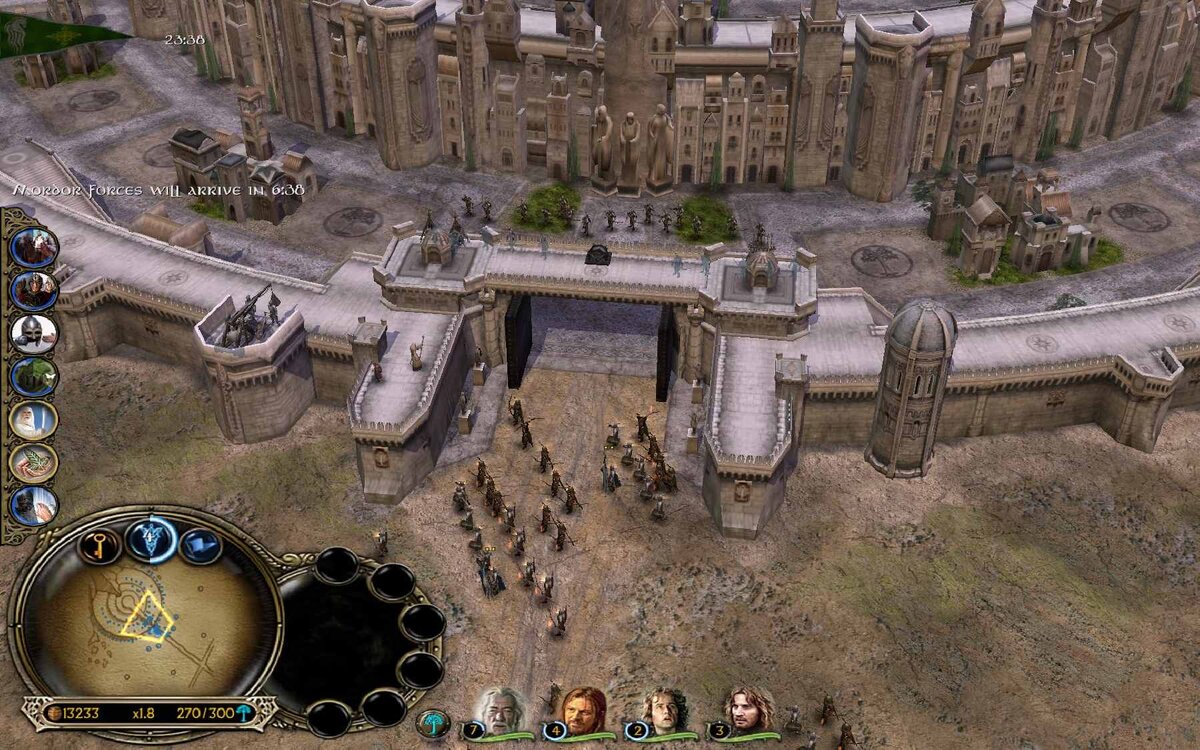Select Faramir's hero portrait

point(749,711)
